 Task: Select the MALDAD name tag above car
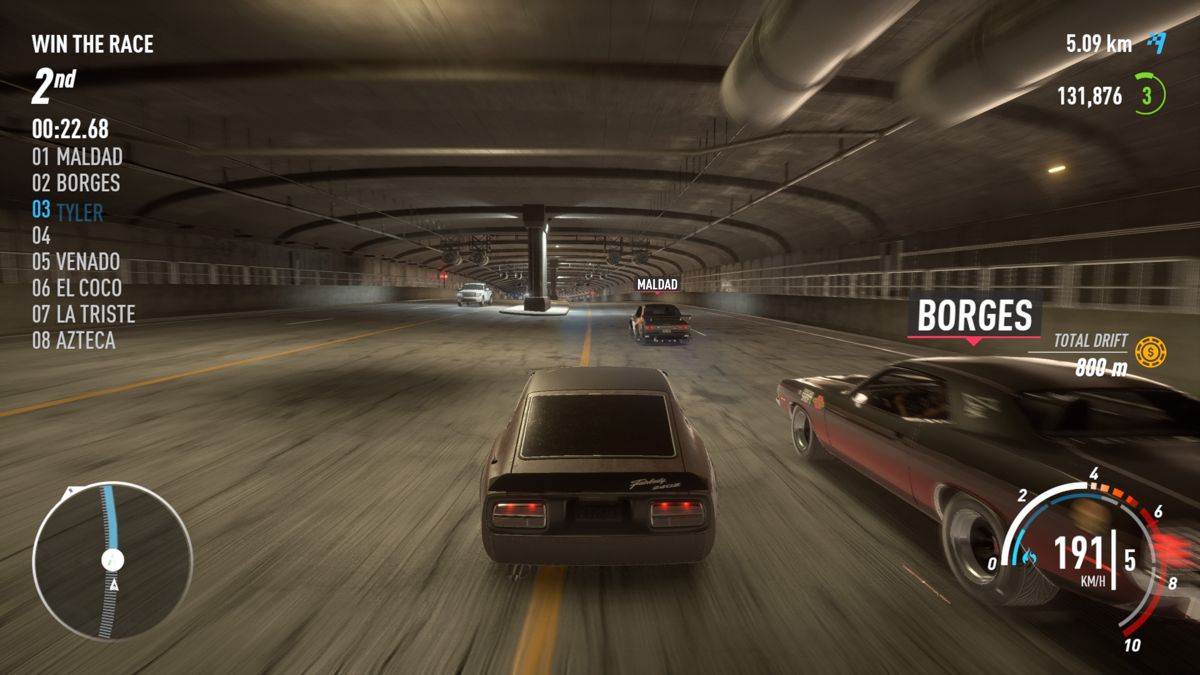pyautogui.click(x=657, y=285)
